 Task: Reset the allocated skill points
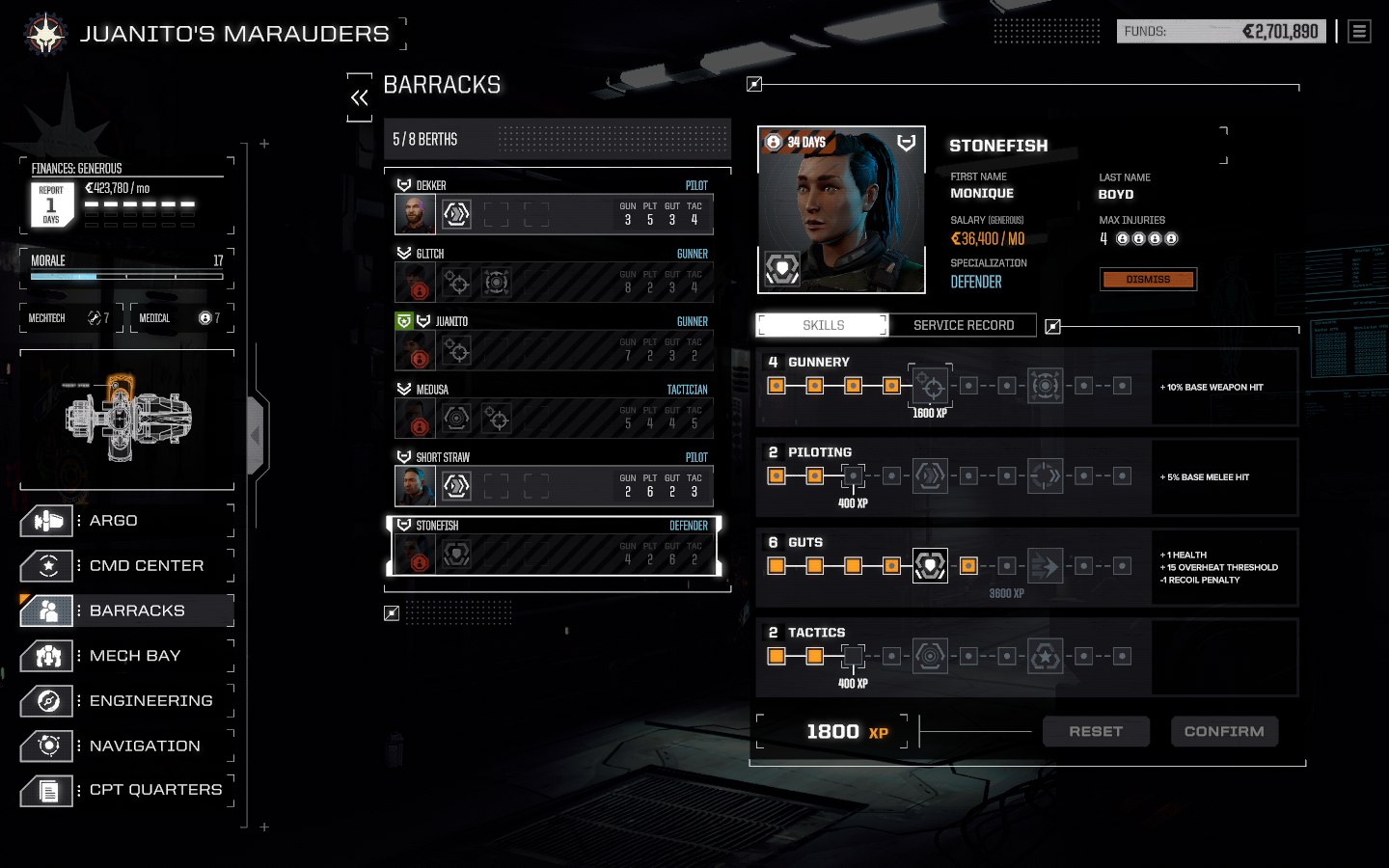(1096, 732)
